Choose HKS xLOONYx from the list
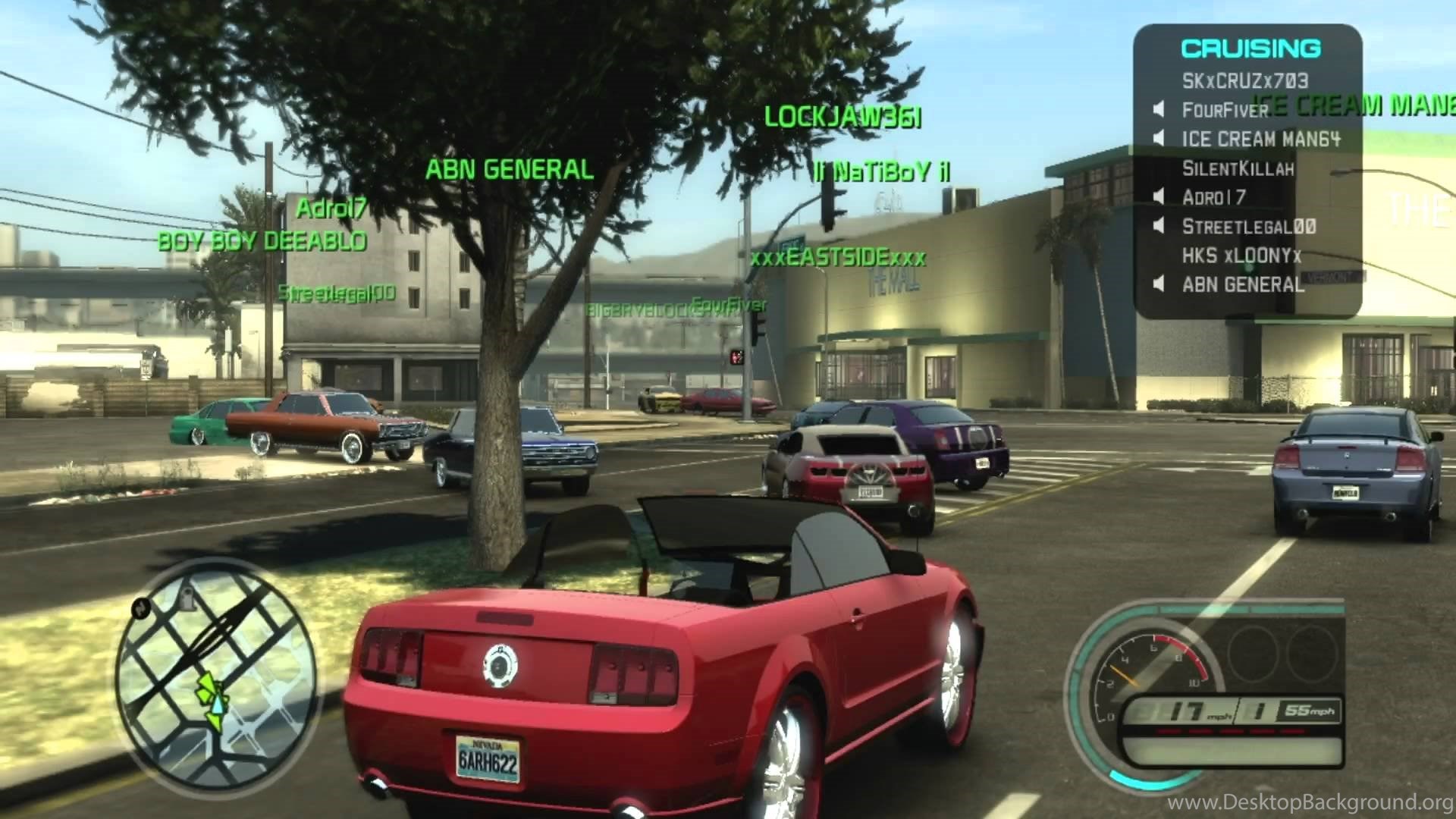The height and width of the screenshot is (819, 1456). [x=1241, y=256]
